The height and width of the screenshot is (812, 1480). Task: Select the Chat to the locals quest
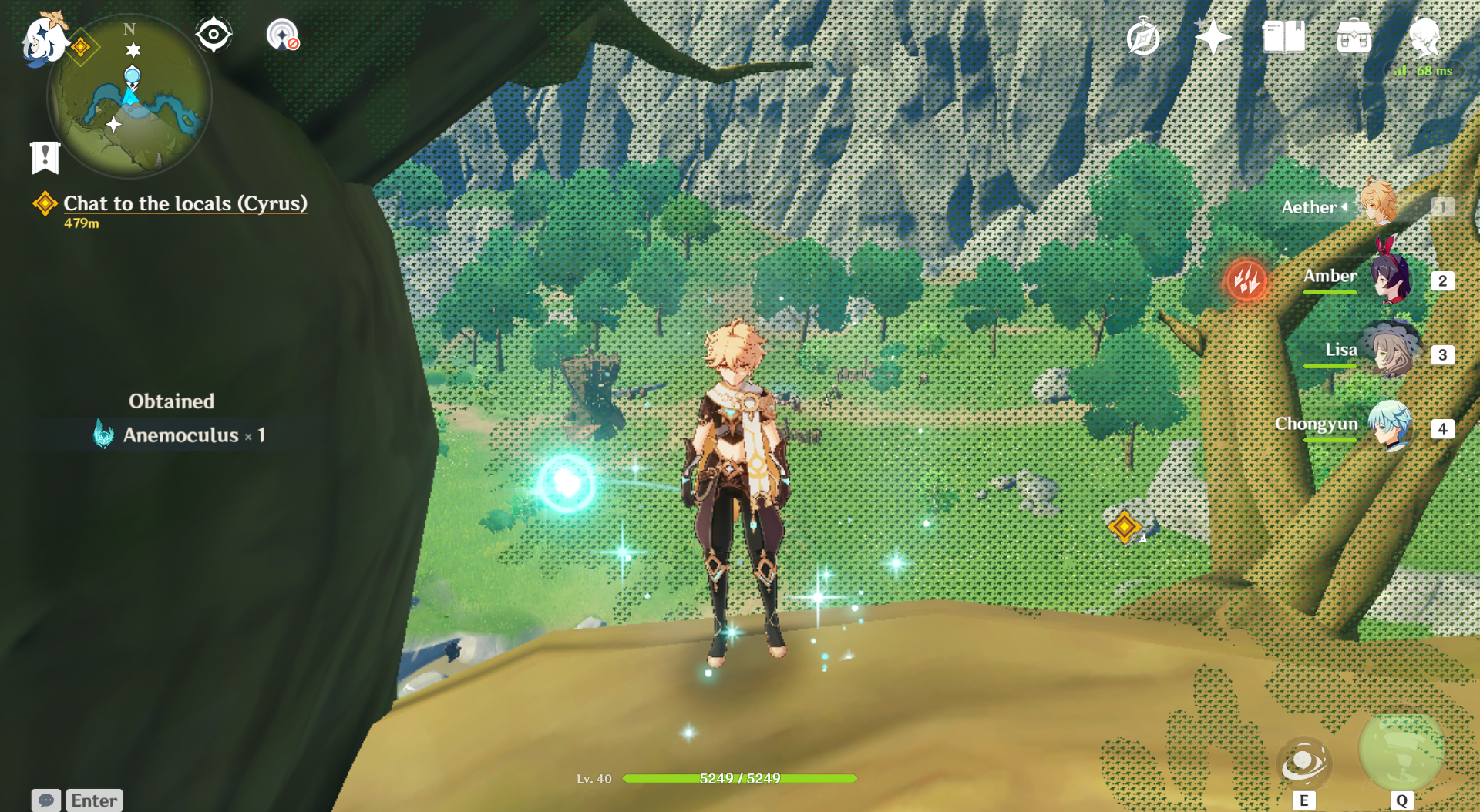tap(185, 203)
